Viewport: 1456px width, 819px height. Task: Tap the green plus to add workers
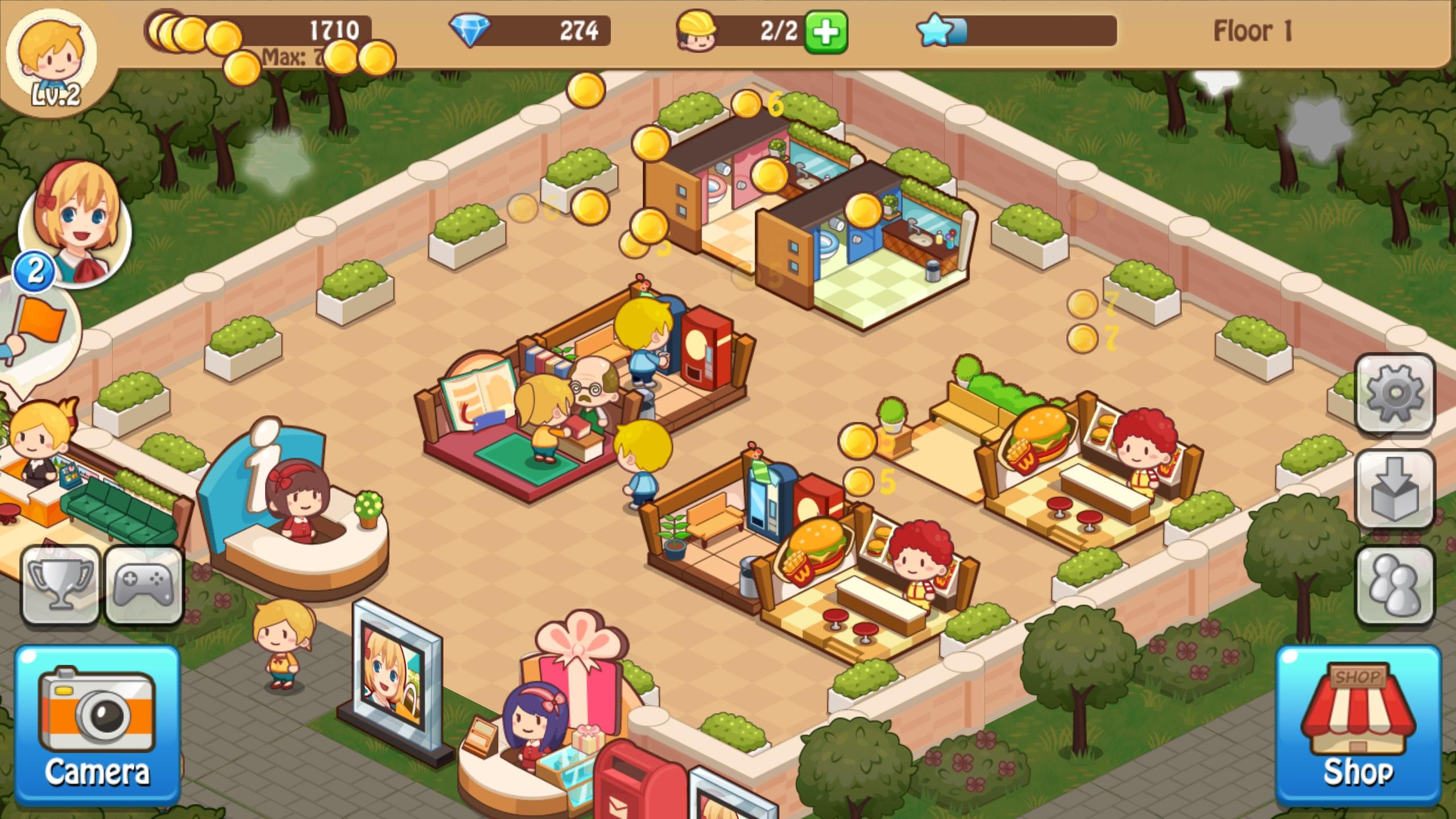pyautogui.click(x=826, y=32)
